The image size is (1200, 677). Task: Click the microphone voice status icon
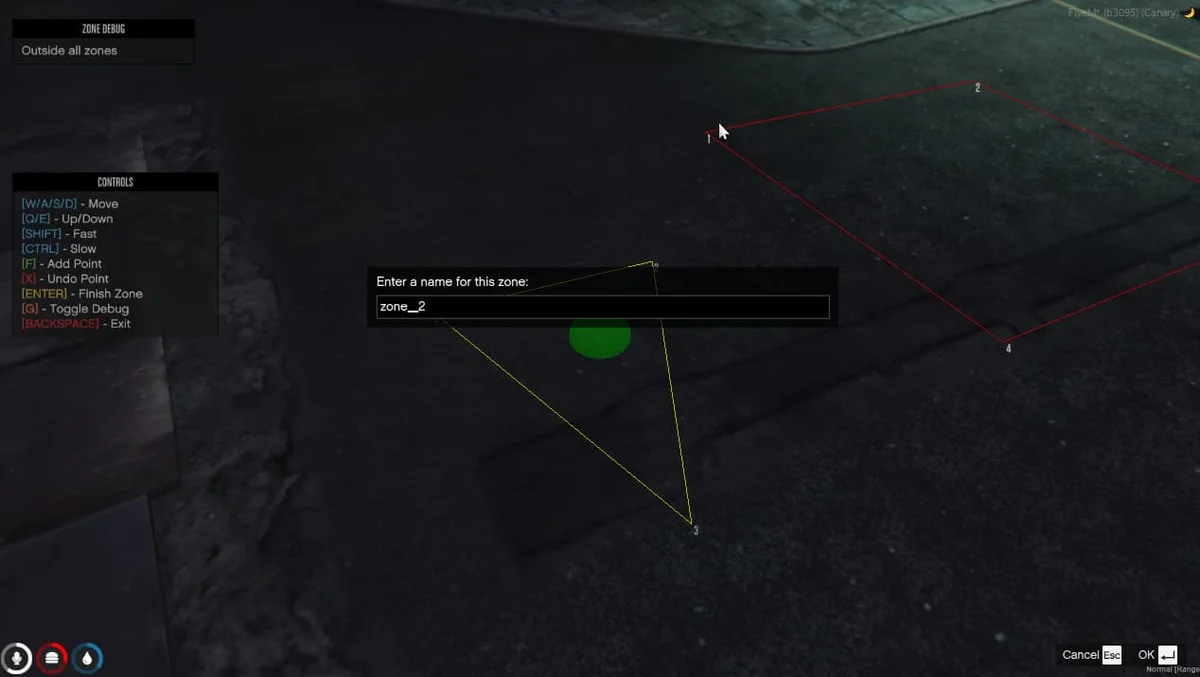(16, 657)
